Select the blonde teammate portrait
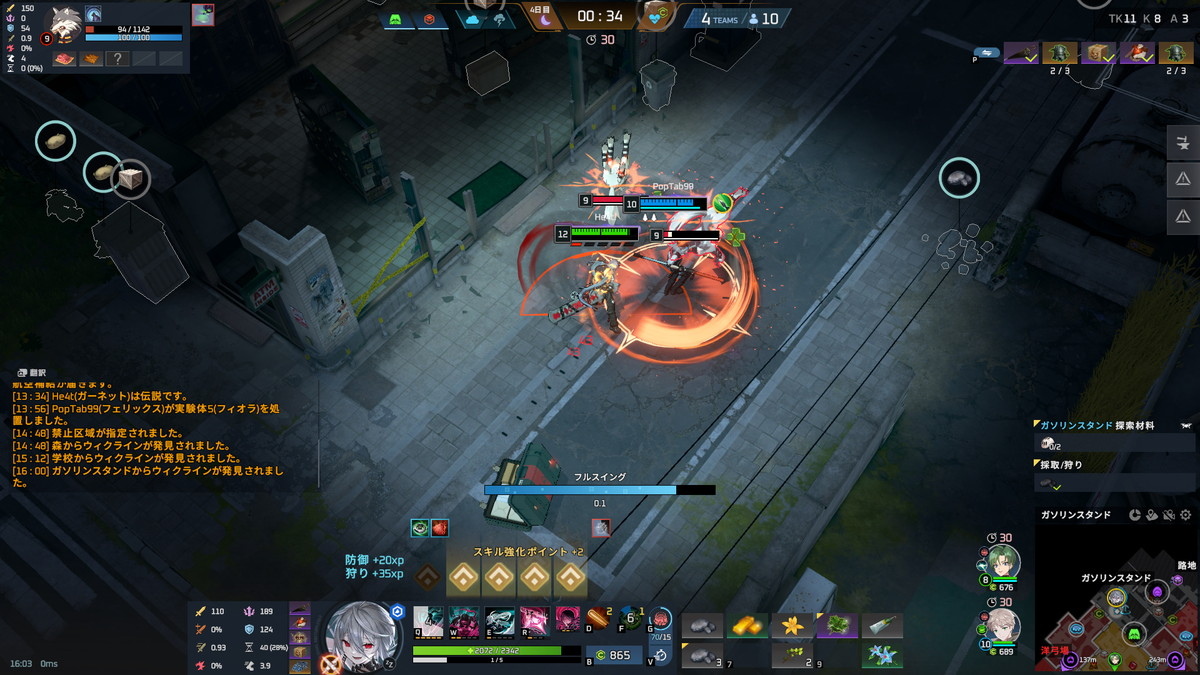Image resolution: width=1200 pixels, height=675 pixels. (1003, 626)
